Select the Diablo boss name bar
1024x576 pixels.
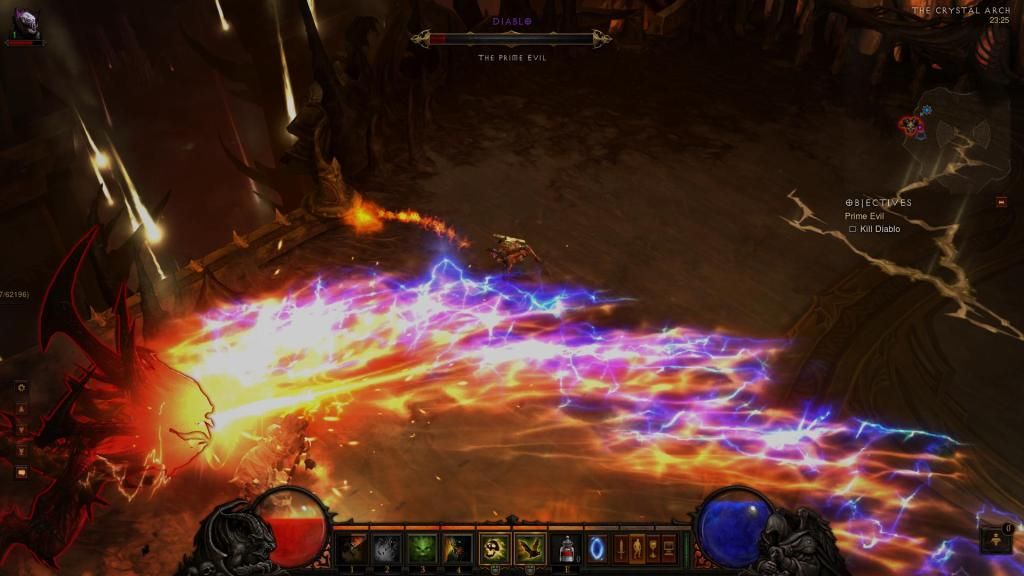click(512, 39)
